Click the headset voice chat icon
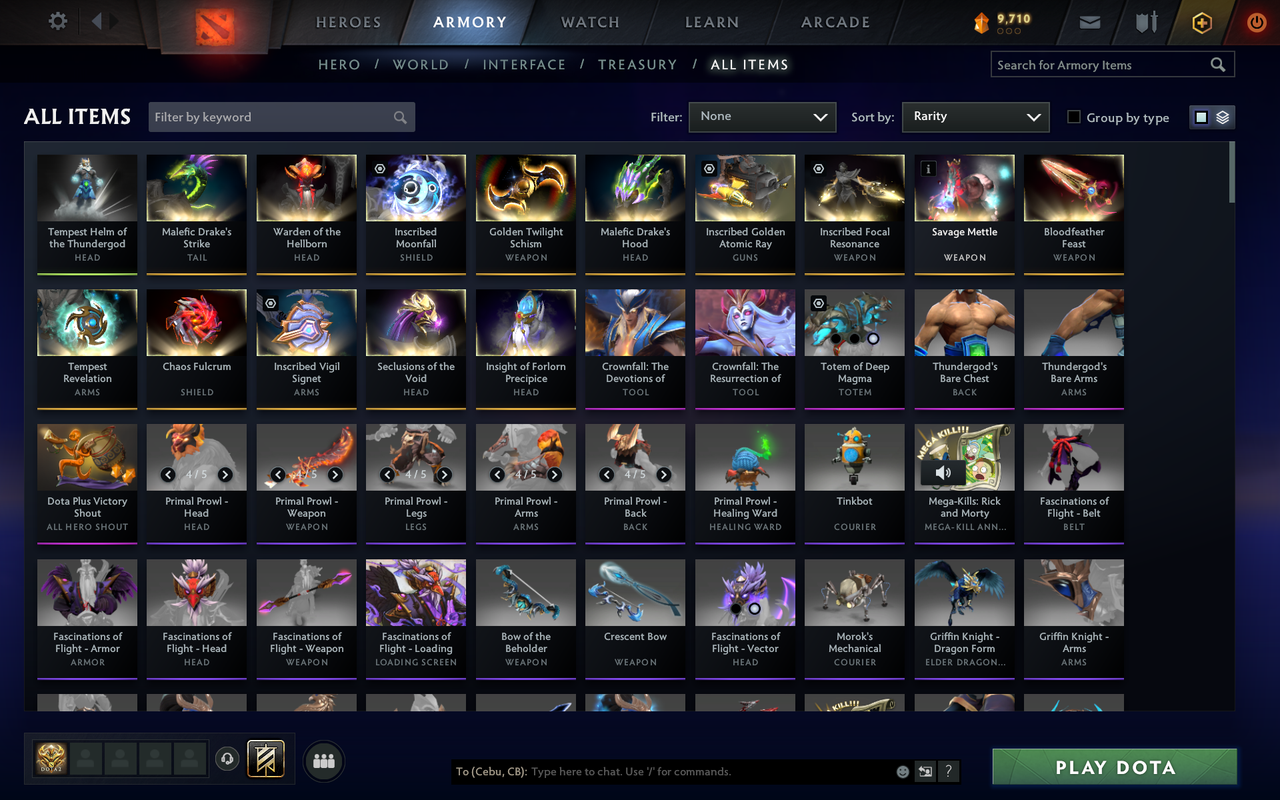 click(x=228, y=760)
